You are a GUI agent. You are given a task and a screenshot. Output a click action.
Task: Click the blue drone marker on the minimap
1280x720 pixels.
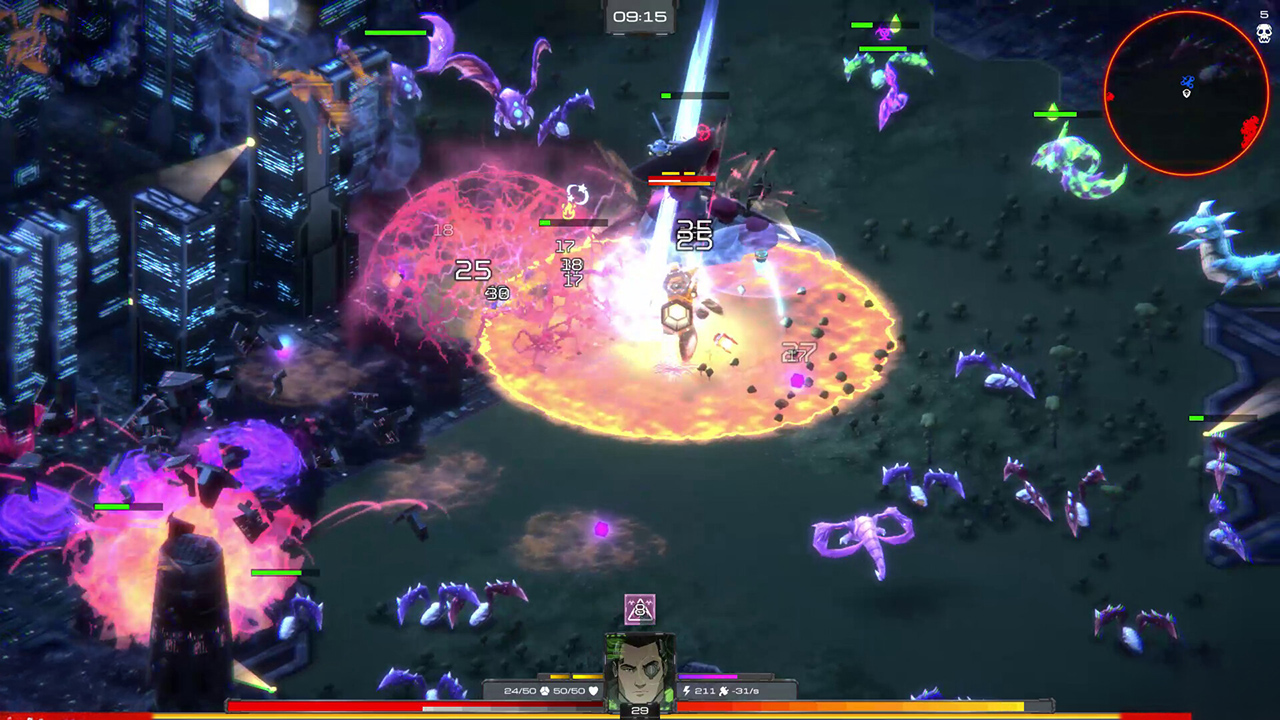pyautogui.click(x=1187, y=82)
